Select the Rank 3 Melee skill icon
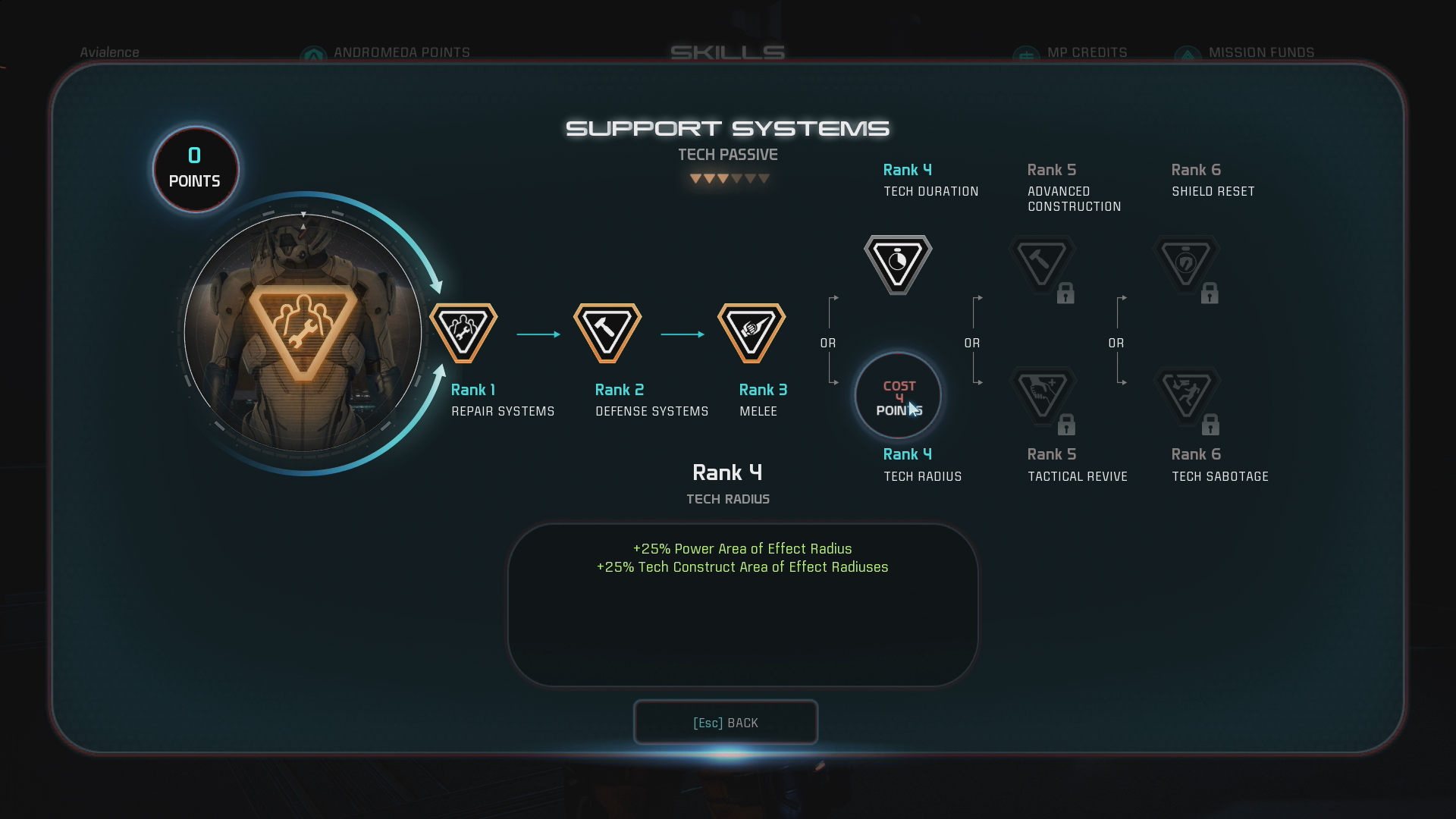This screenshot has width=1456, height=819. pos(752,332)
